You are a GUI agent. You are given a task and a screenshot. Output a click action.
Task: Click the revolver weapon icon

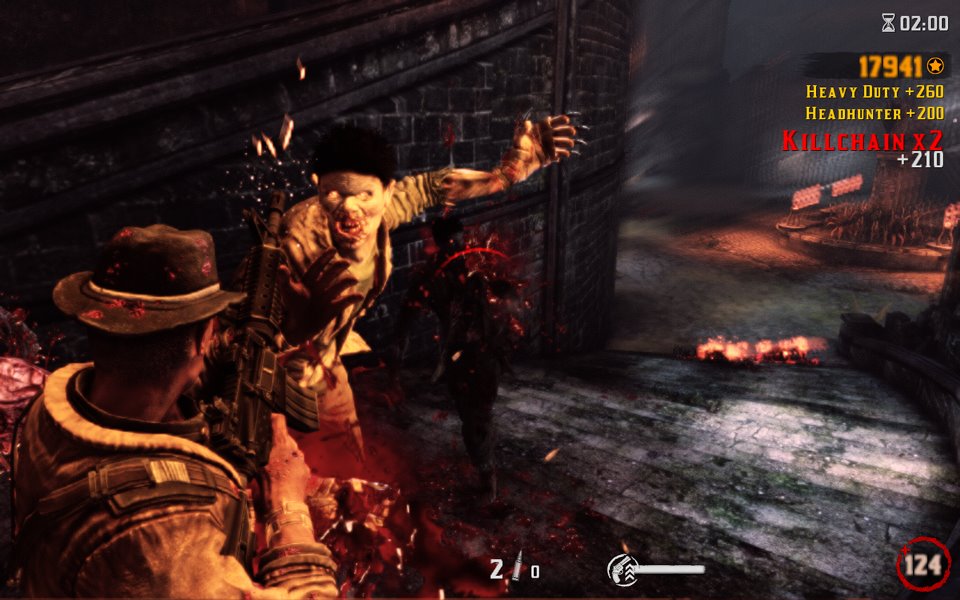point(622,569)
